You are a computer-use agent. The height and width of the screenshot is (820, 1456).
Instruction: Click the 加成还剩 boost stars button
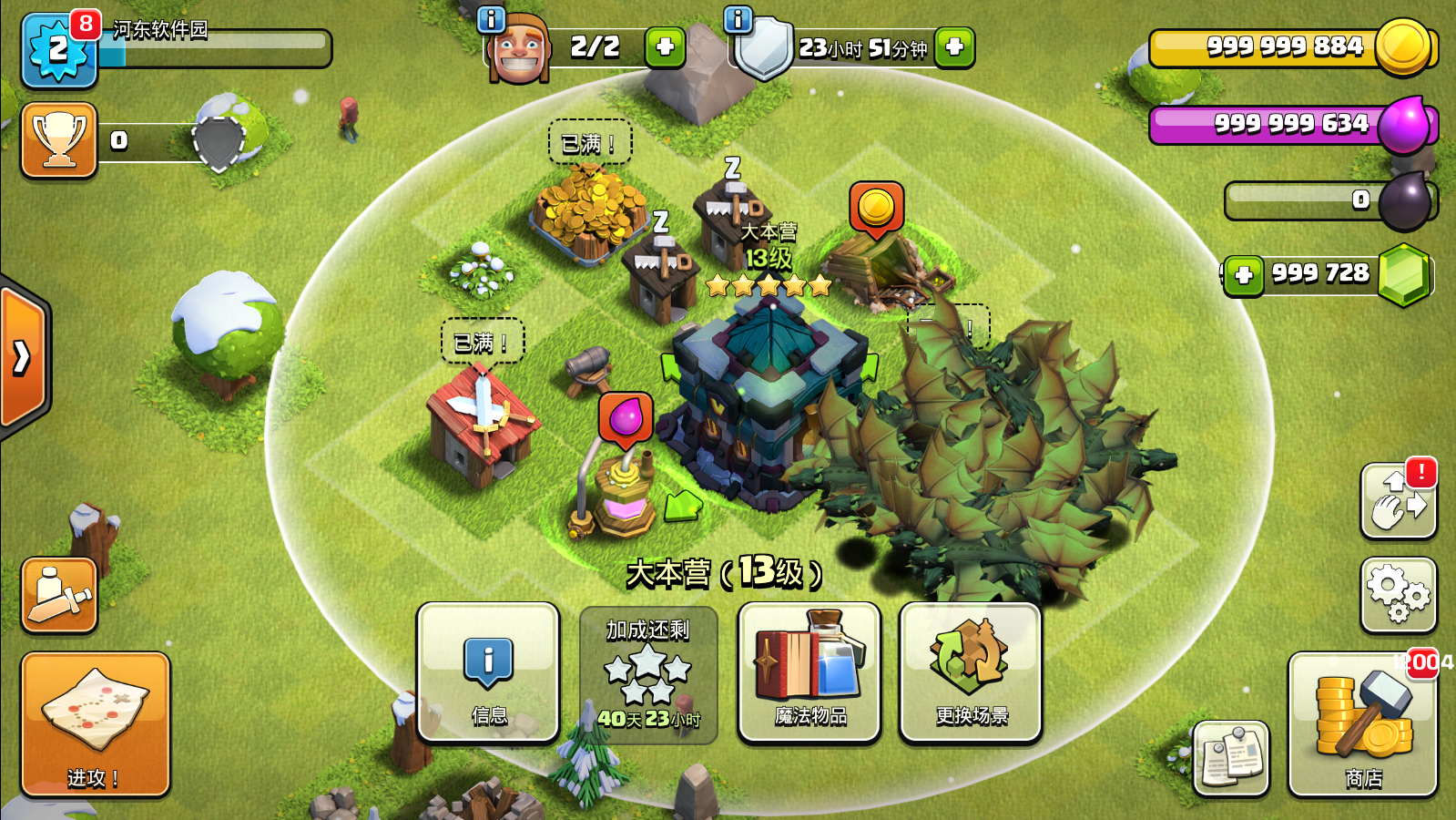tap(648, 675)
